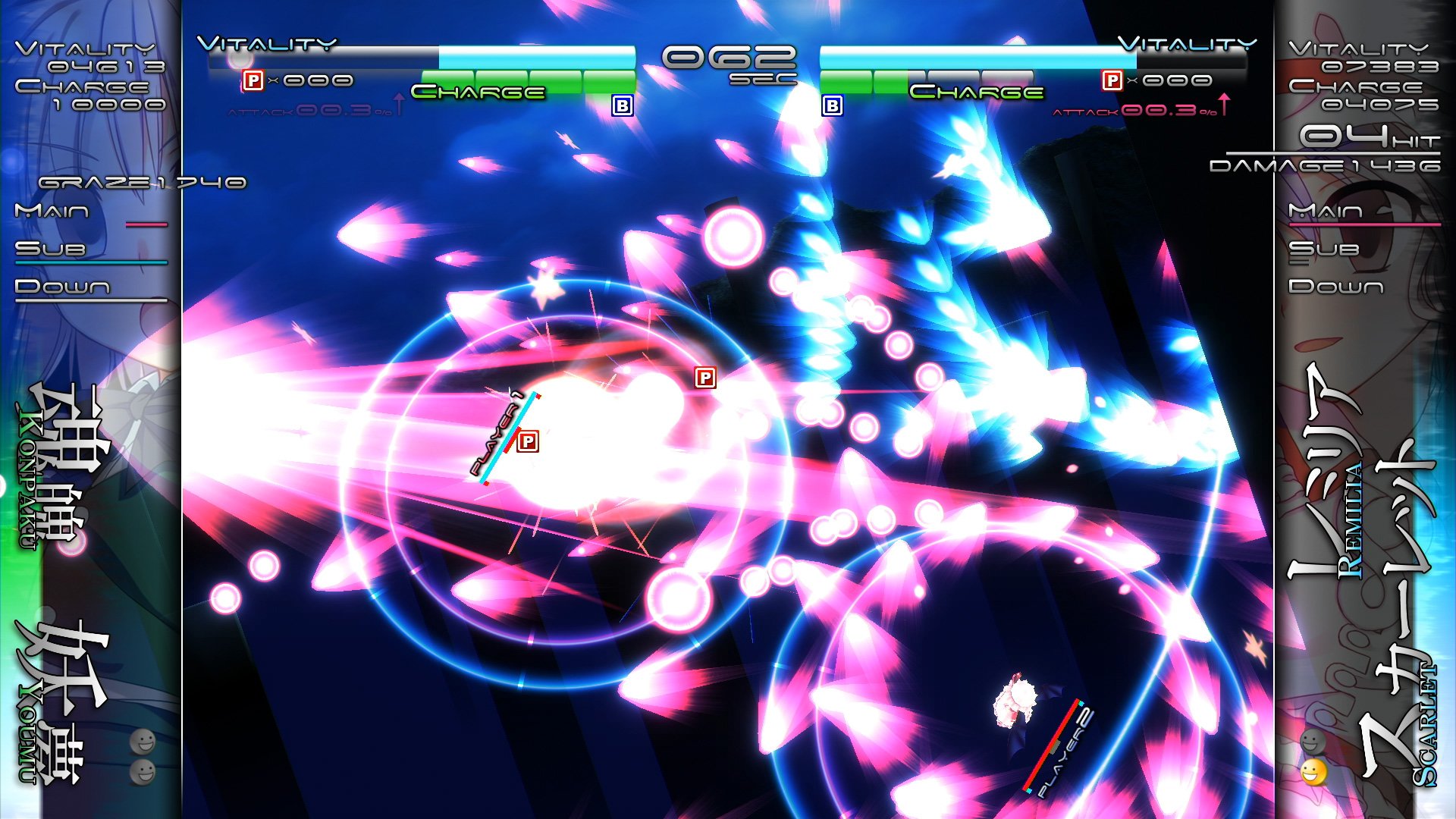Enable the Down indicator in the left sidebar
This screenshot has width=1456, height=819.
click(66, 287)
